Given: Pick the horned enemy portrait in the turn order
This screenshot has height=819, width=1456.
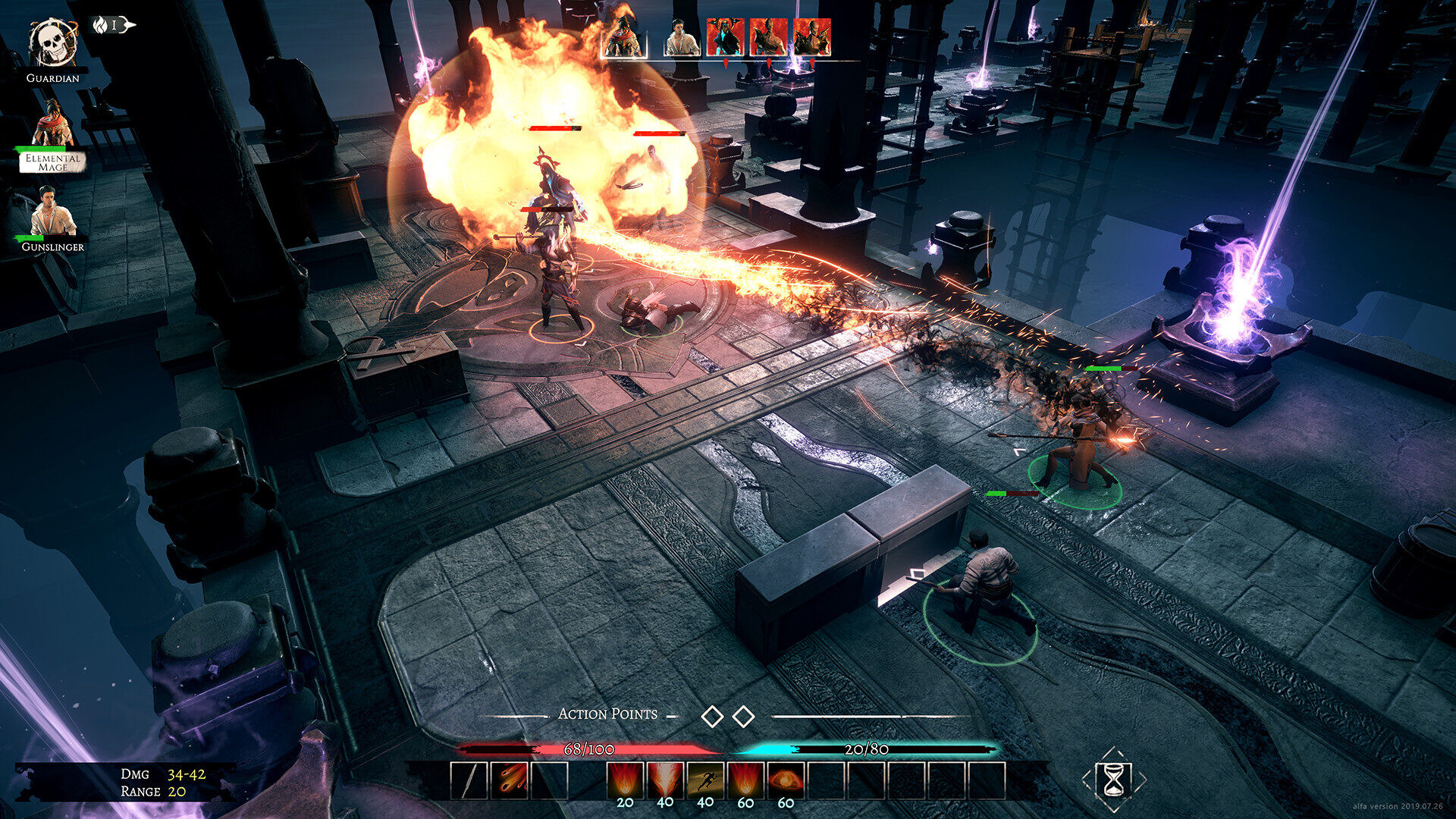Looking at the screenshot, I should 725,38.
